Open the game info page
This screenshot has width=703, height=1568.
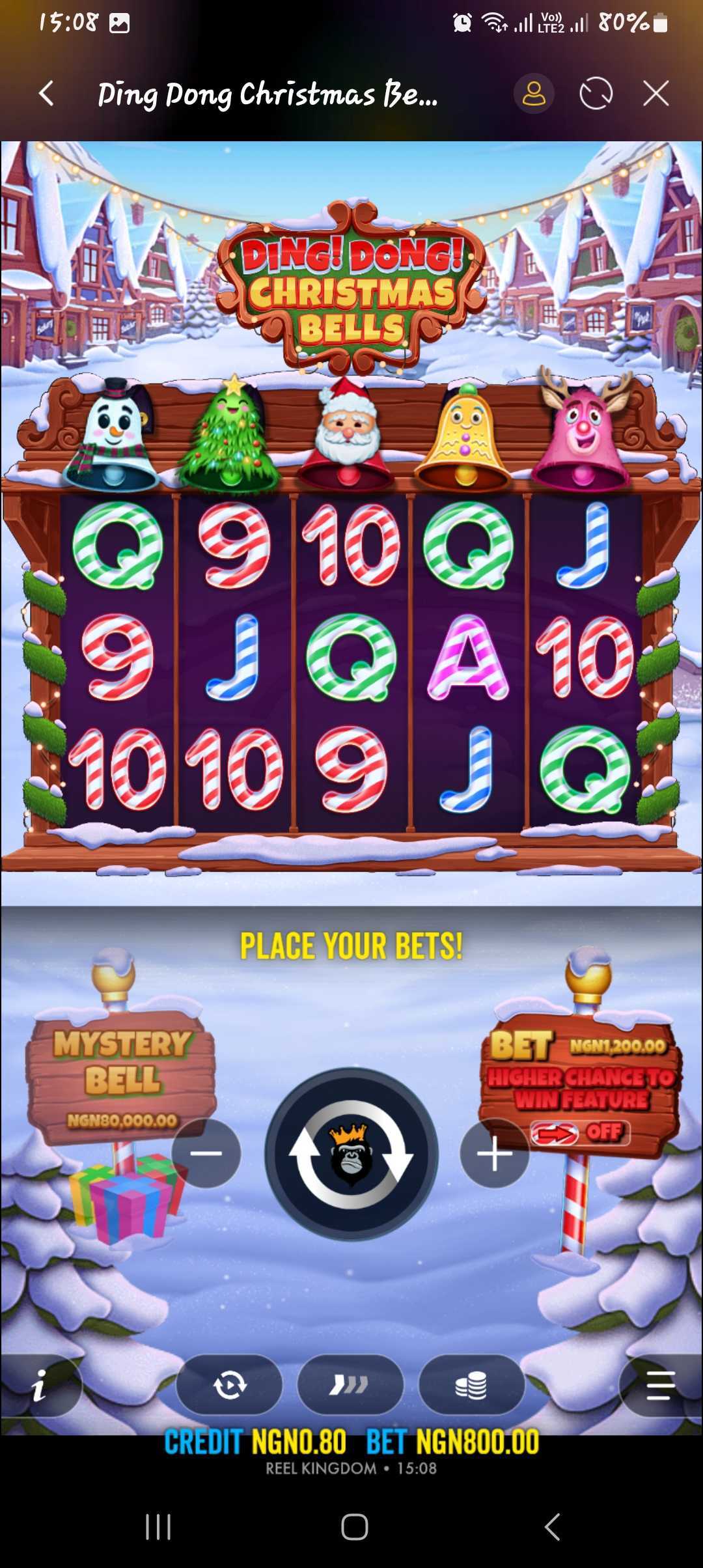coord(40,1386)
